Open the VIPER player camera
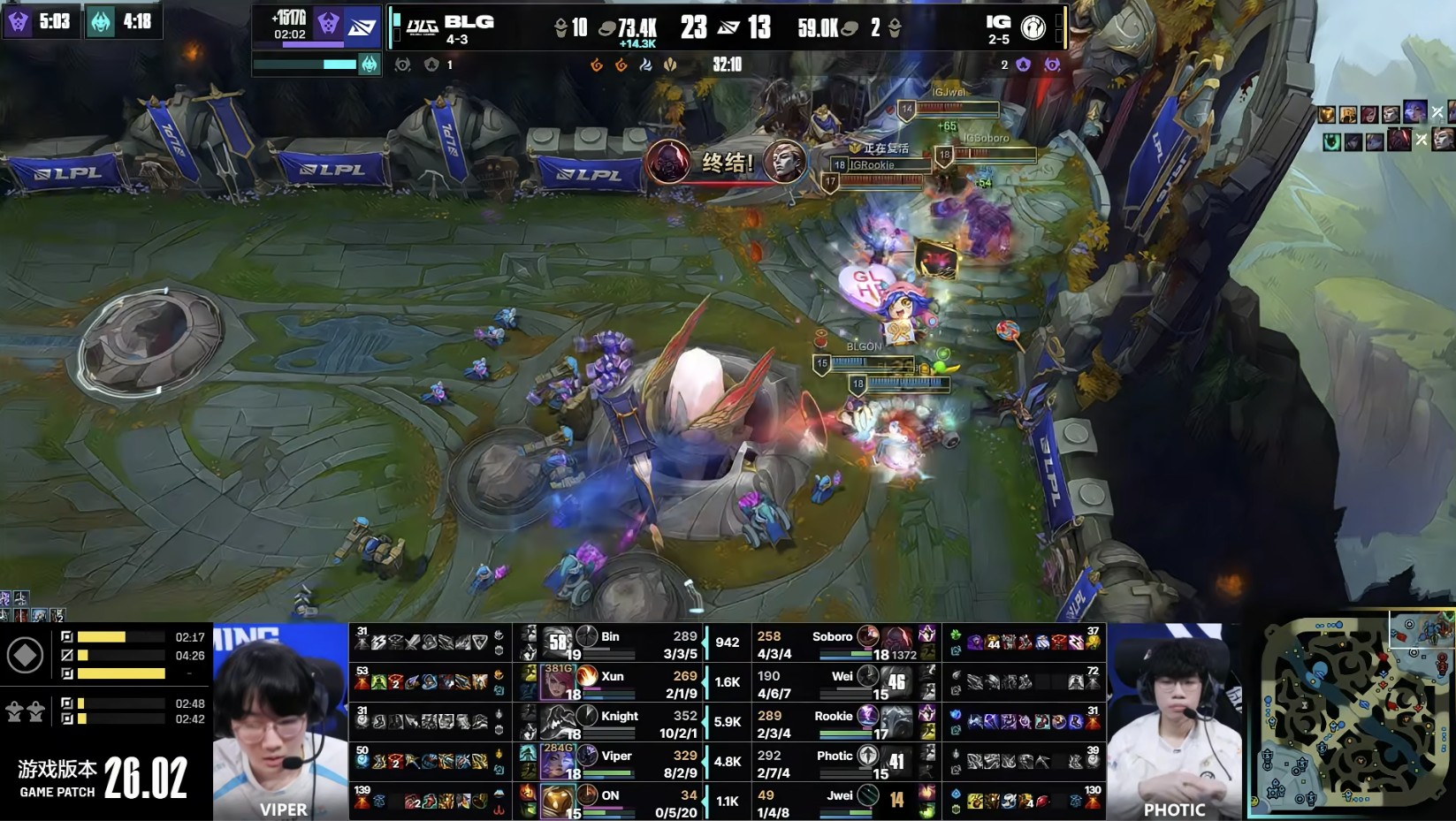Screen dimensions: 1456x821 281,722
